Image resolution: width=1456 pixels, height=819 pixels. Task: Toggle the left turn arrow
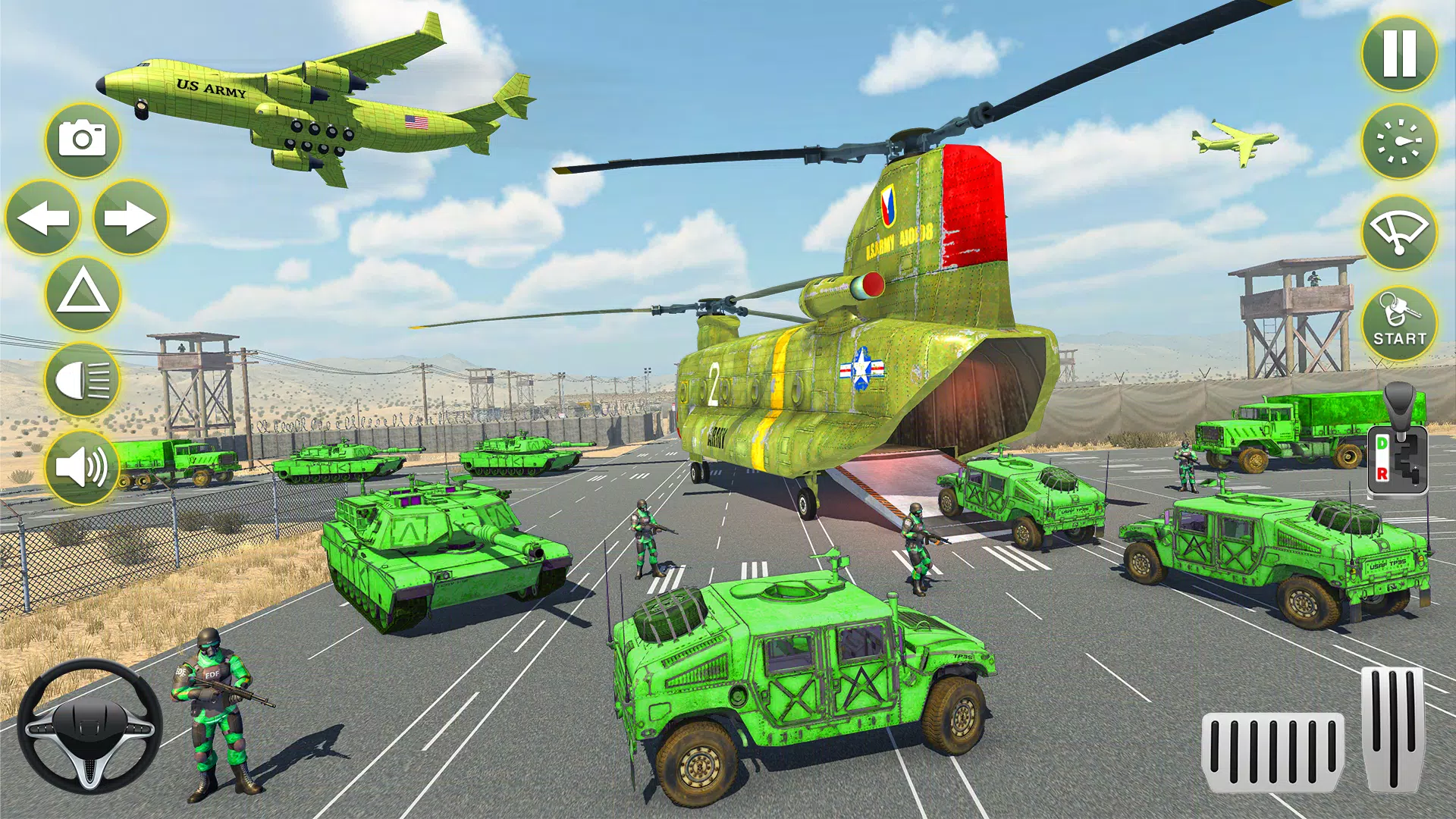click(44, 218)
